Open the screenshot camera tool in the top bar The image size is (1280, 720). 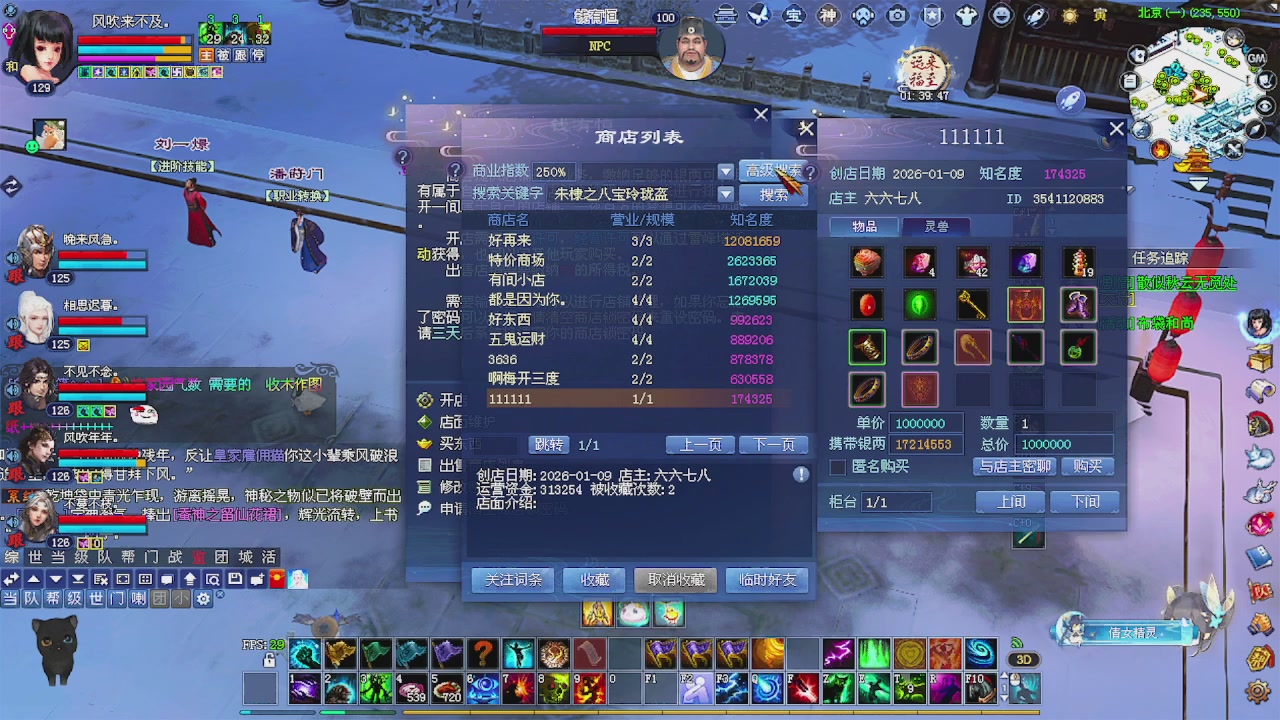896,15
